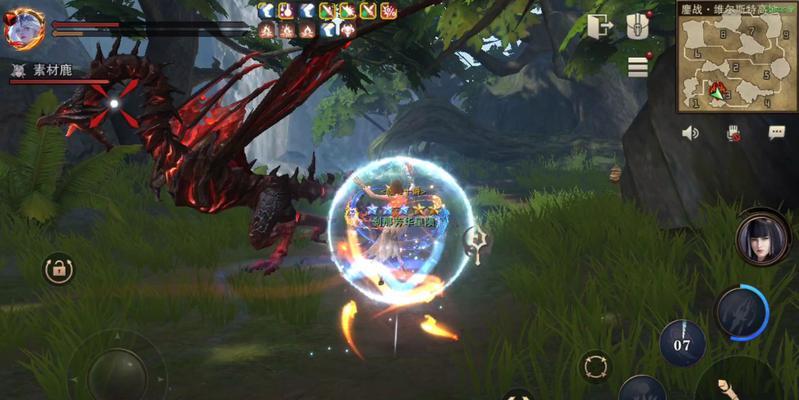Use the skill showing 07 cooldown
This screenshot has width=799, height=400.
pos(682,343)
